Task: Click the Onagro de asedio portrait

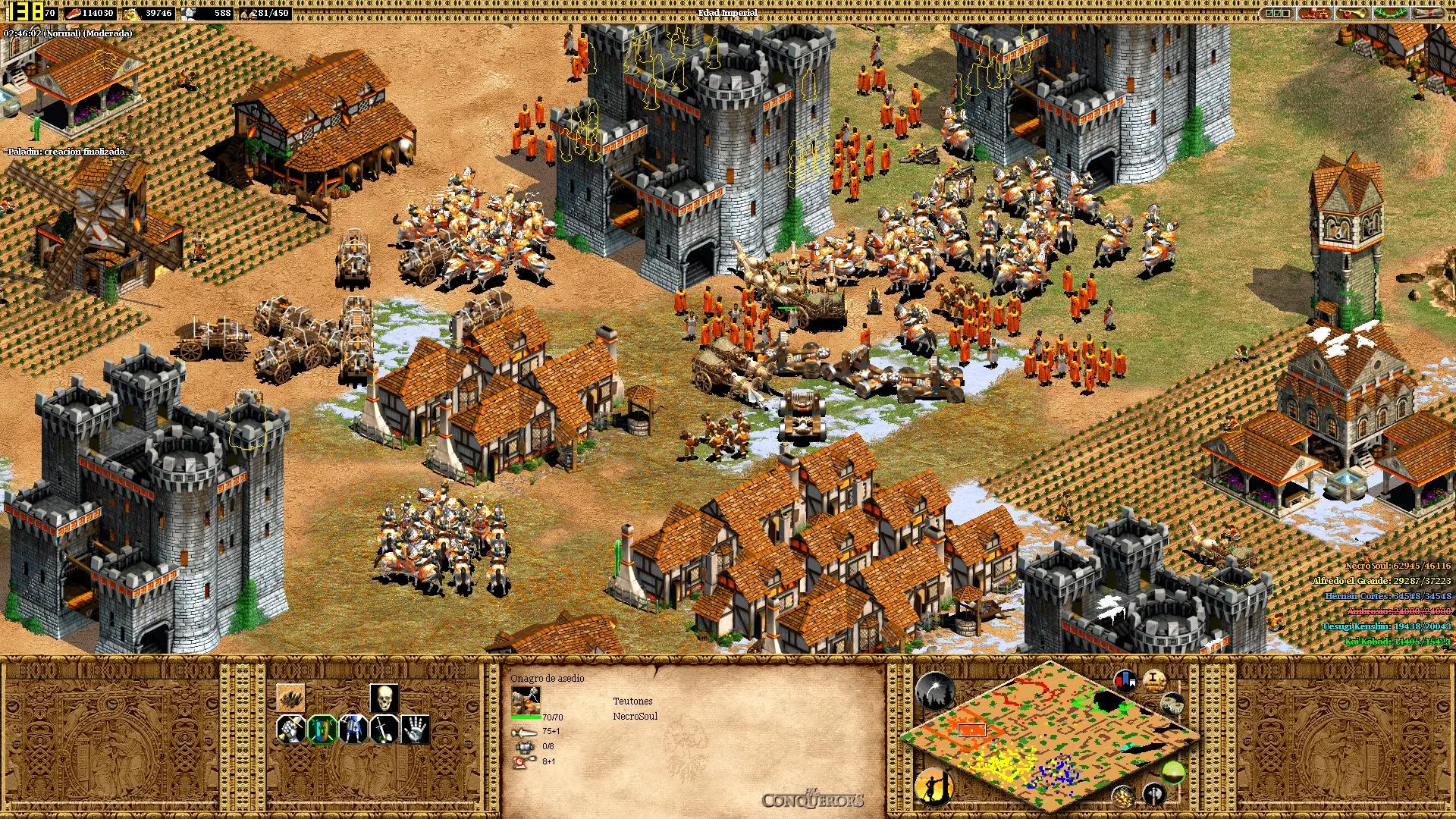Action: 526,701
